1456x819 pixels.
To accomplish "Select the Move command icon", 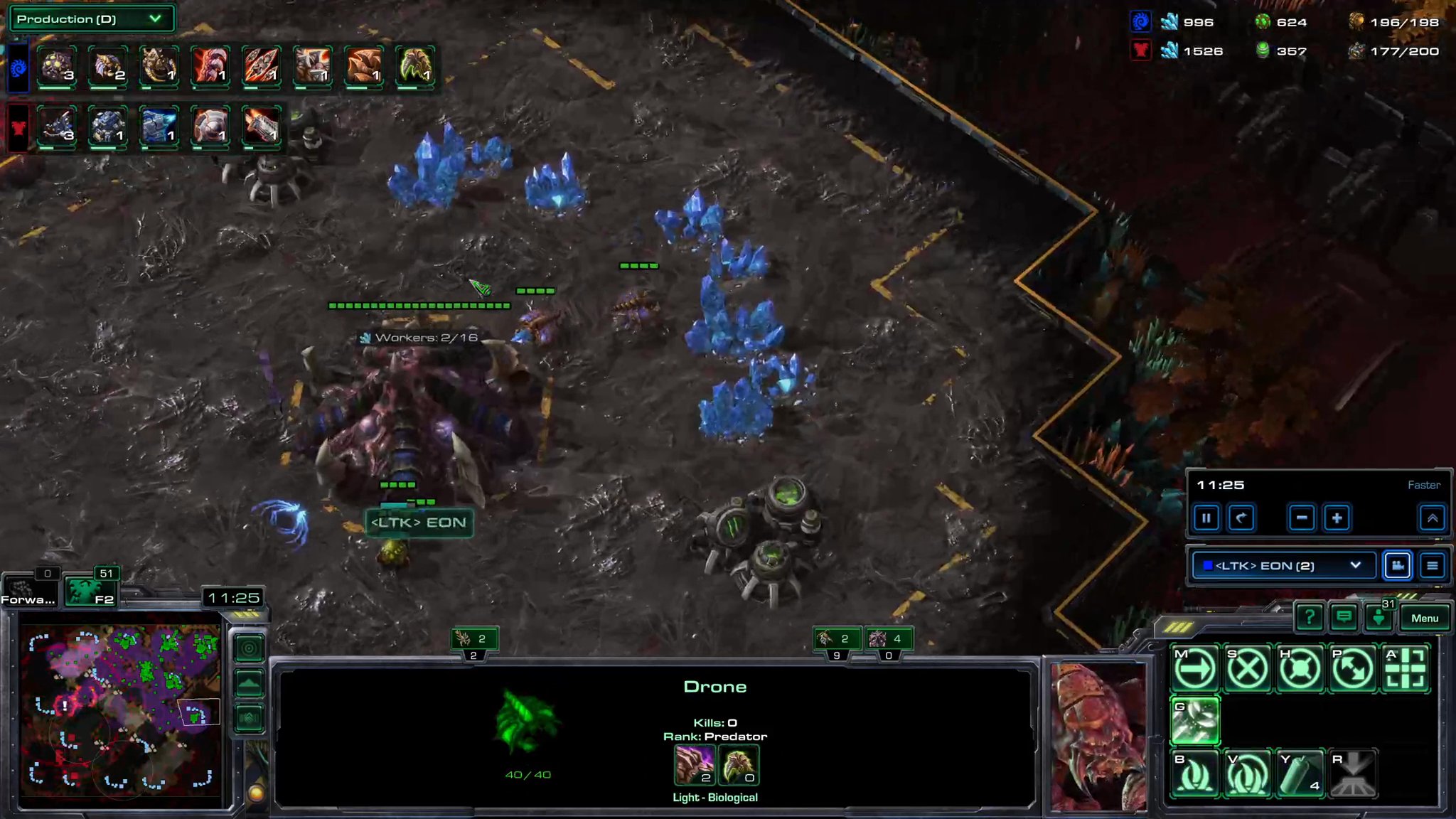I will coord(1196,668).
